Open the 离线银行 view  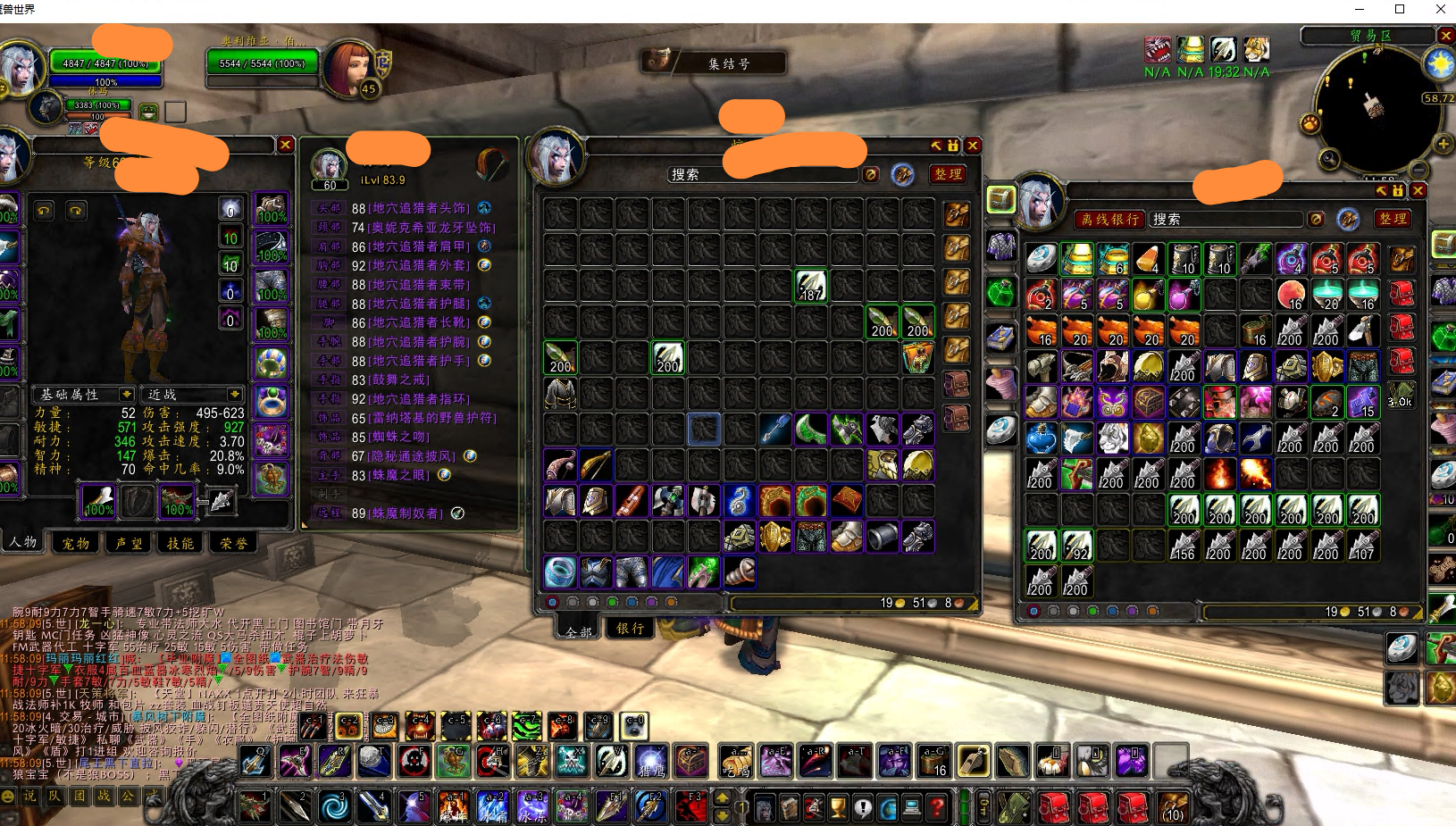point(1109,219)
